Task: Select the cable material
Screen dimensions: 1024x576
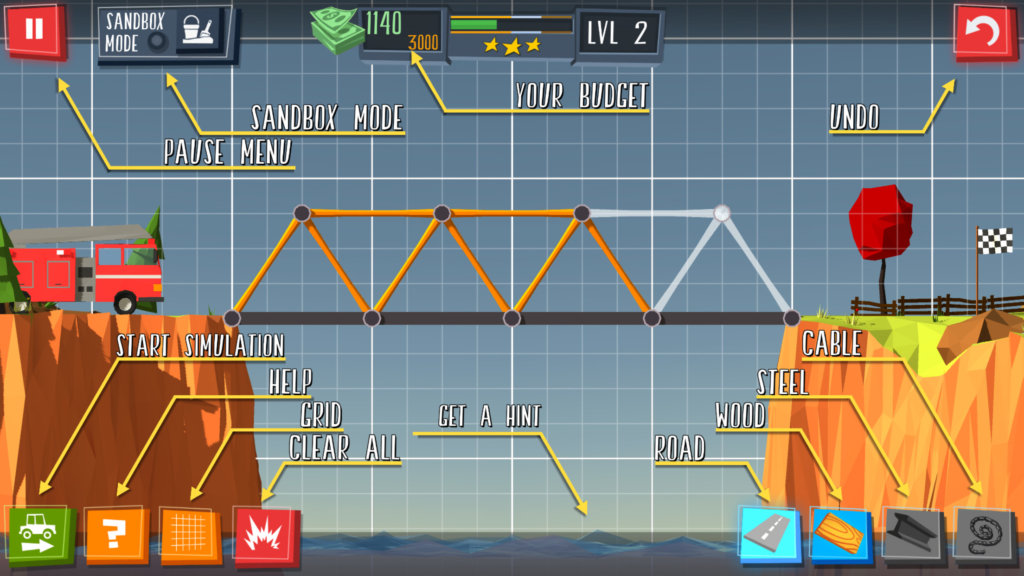Action: [x=983, y=534]
